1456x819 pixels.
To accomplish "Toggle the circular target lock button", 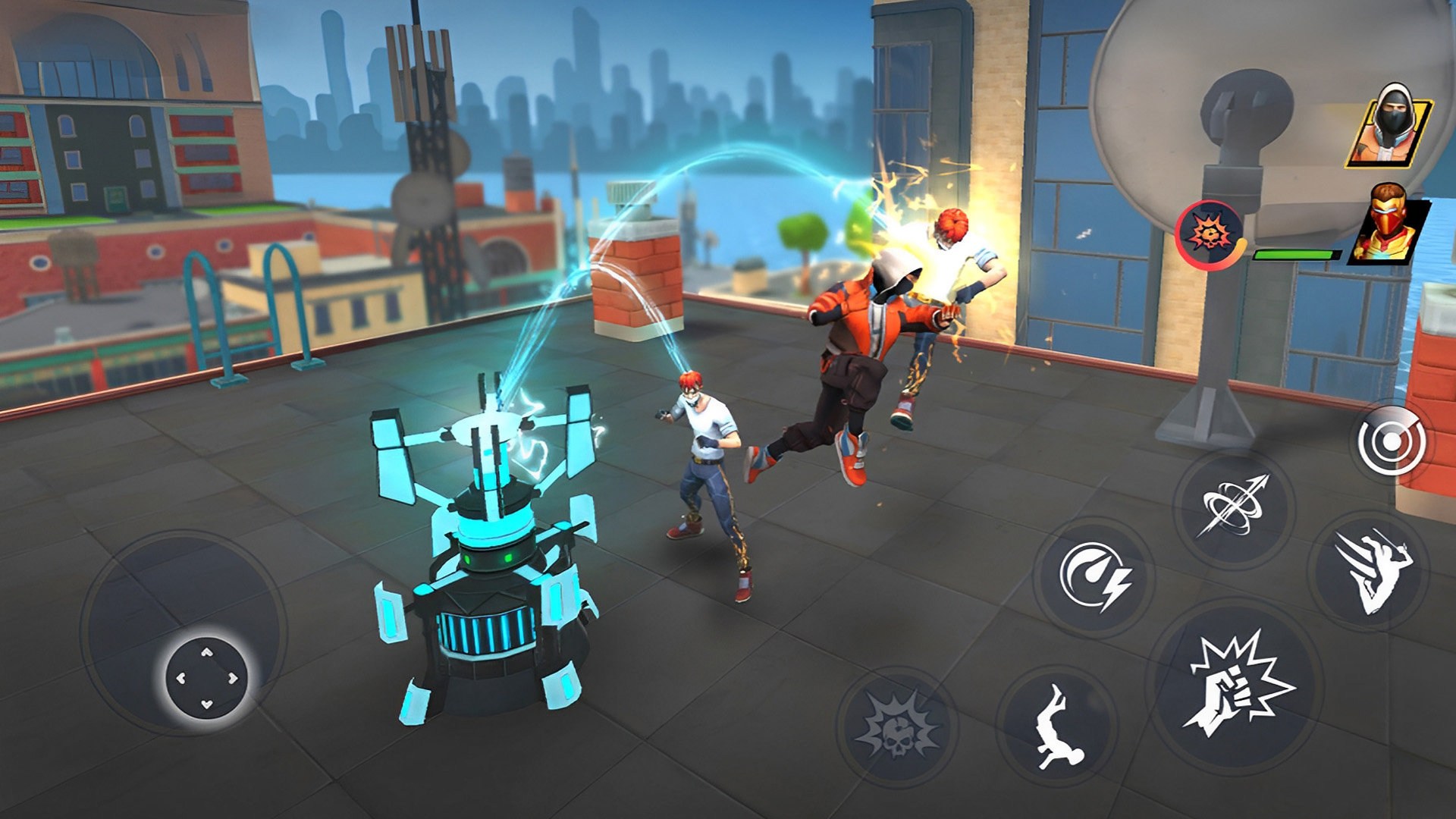I will tap(1392, 442).
